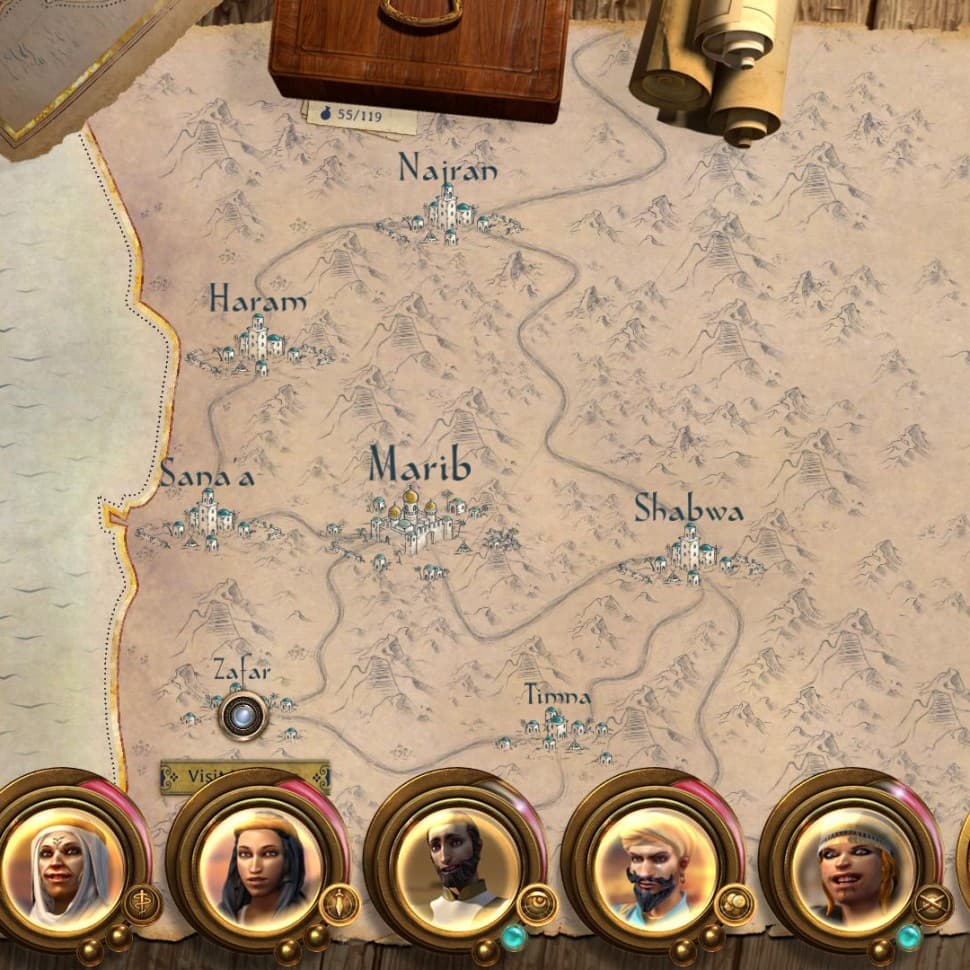Select the Sana'a town marker
This screenshot has width=970, height=970.
206,519
